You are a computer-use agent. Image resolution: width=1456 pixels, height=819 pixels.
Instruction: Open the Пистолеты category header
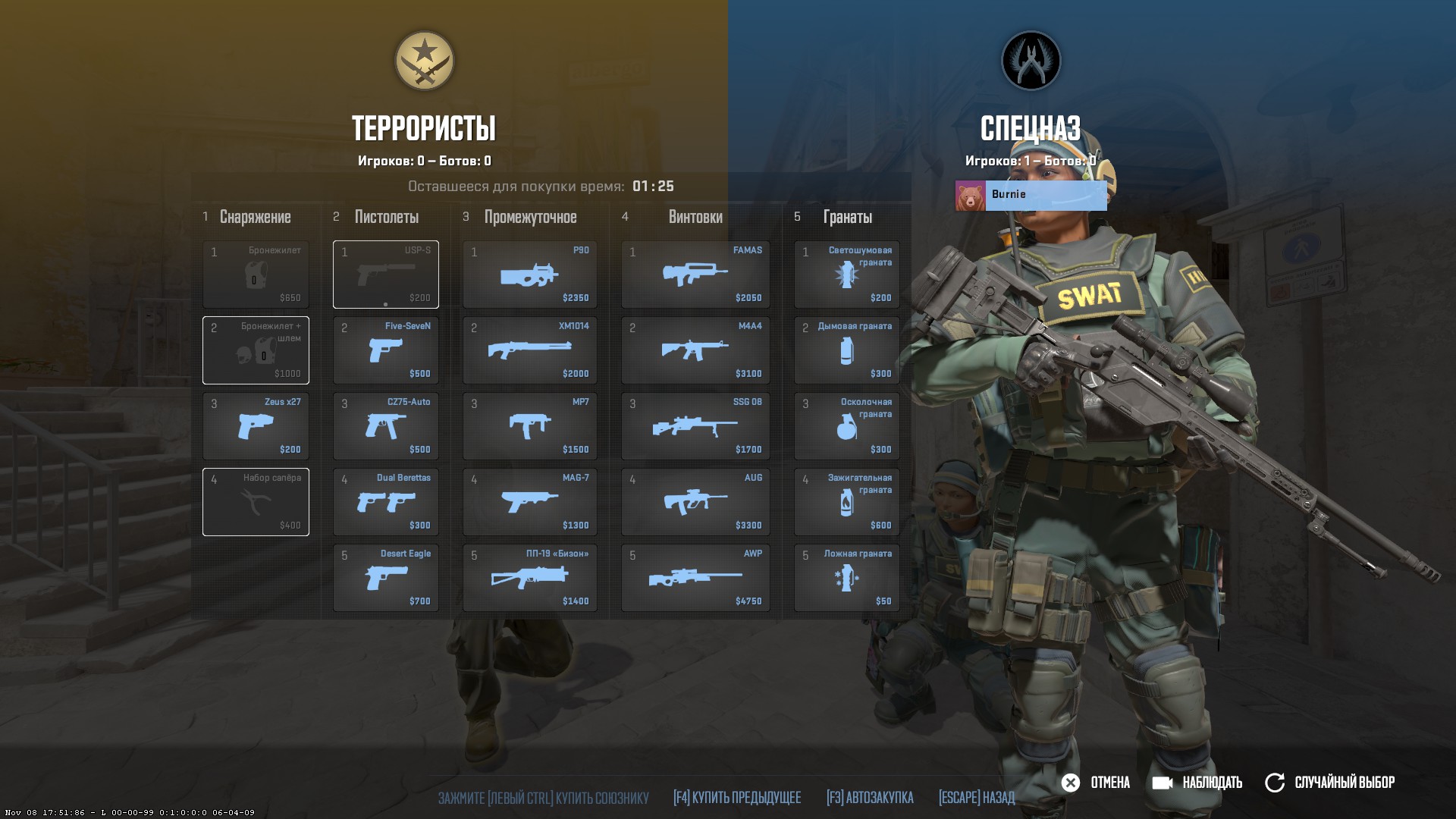click(386, 217)
